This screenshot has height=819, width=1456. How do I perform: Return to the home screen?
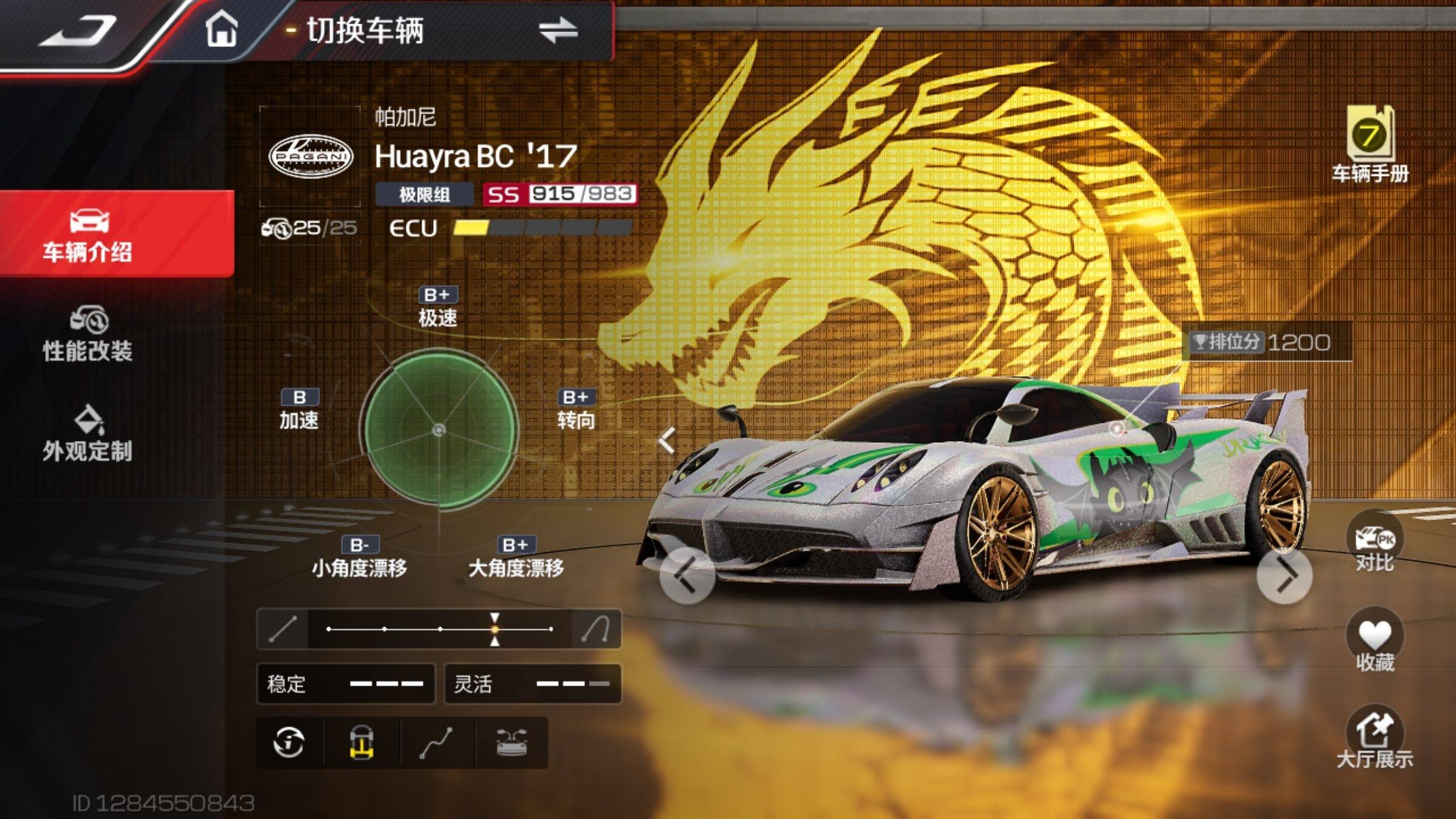click(x=221, y=30)
